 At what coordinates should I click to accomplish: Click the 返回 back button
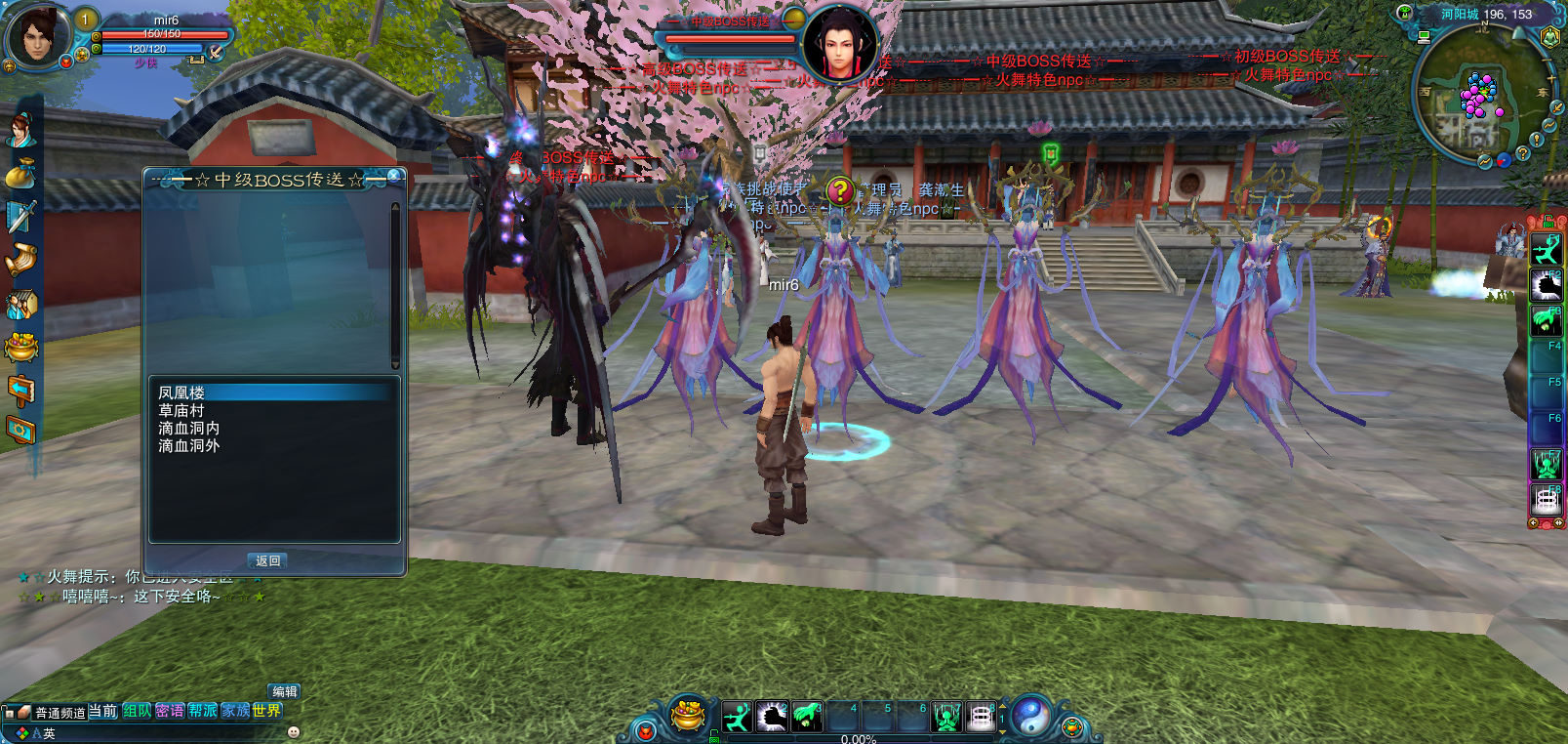(268, 560)
